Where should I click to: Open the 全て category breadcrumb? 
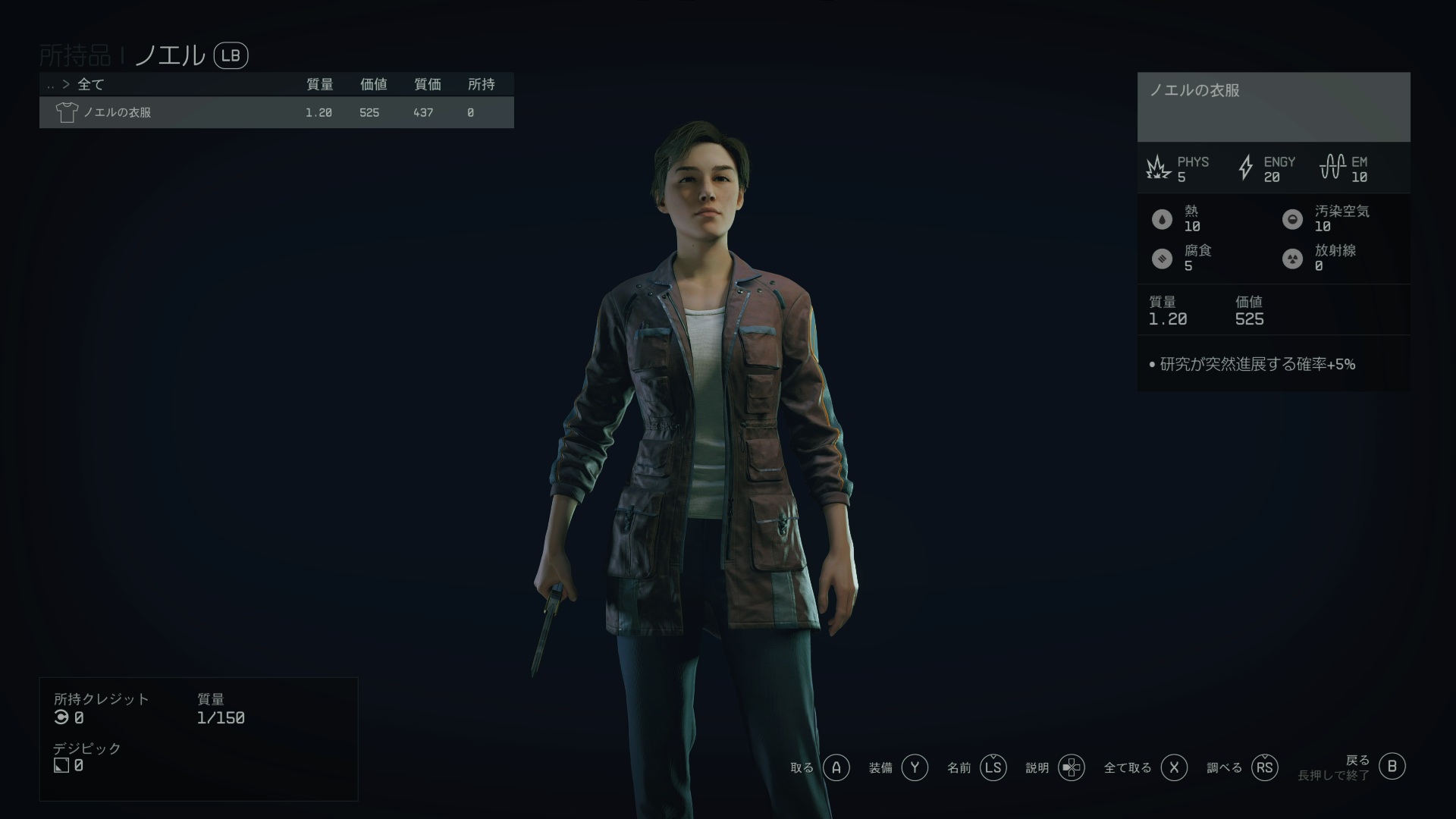point(90,84)
